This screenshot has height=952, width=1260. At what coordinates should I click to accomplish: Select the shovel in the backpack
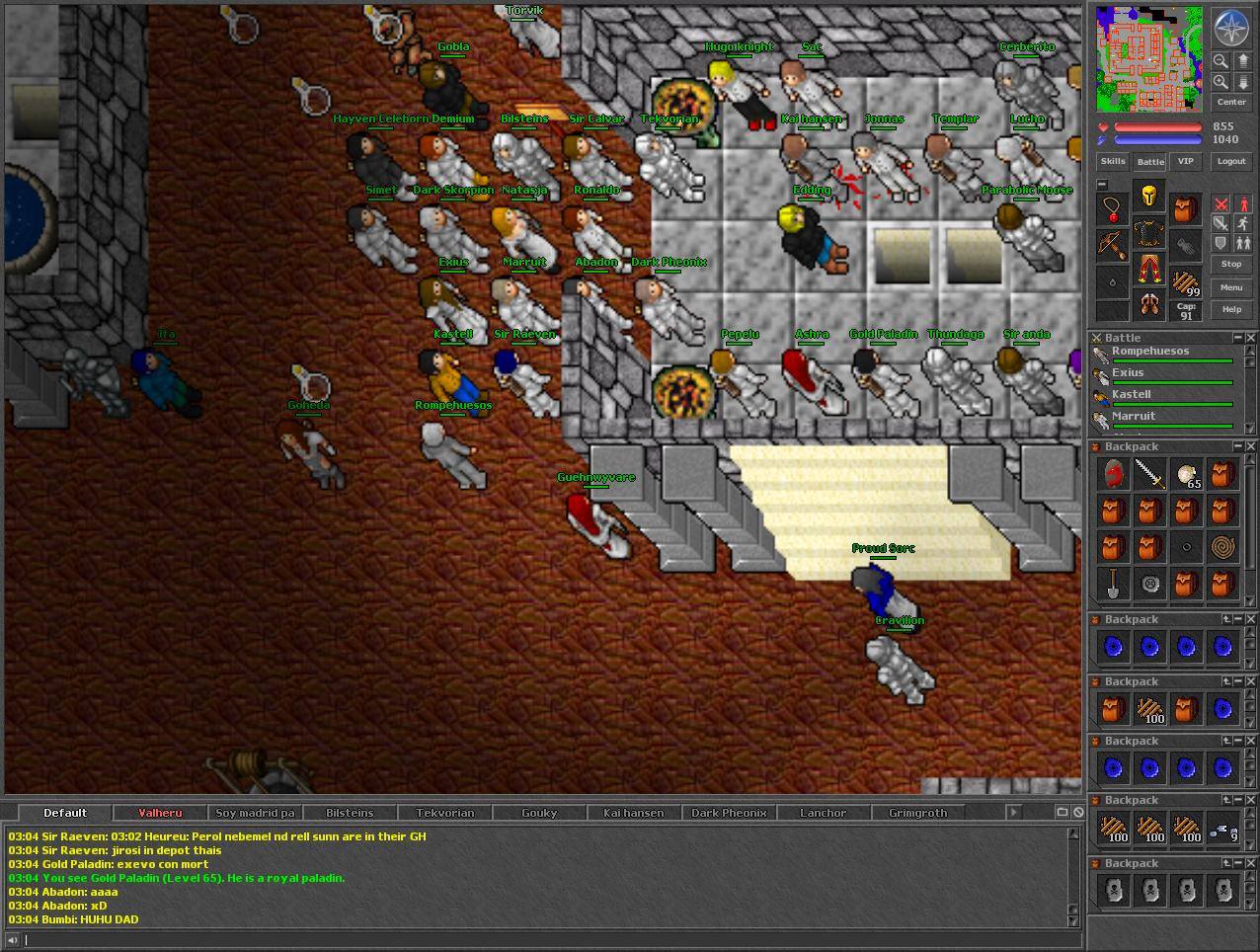(1113, 584)
